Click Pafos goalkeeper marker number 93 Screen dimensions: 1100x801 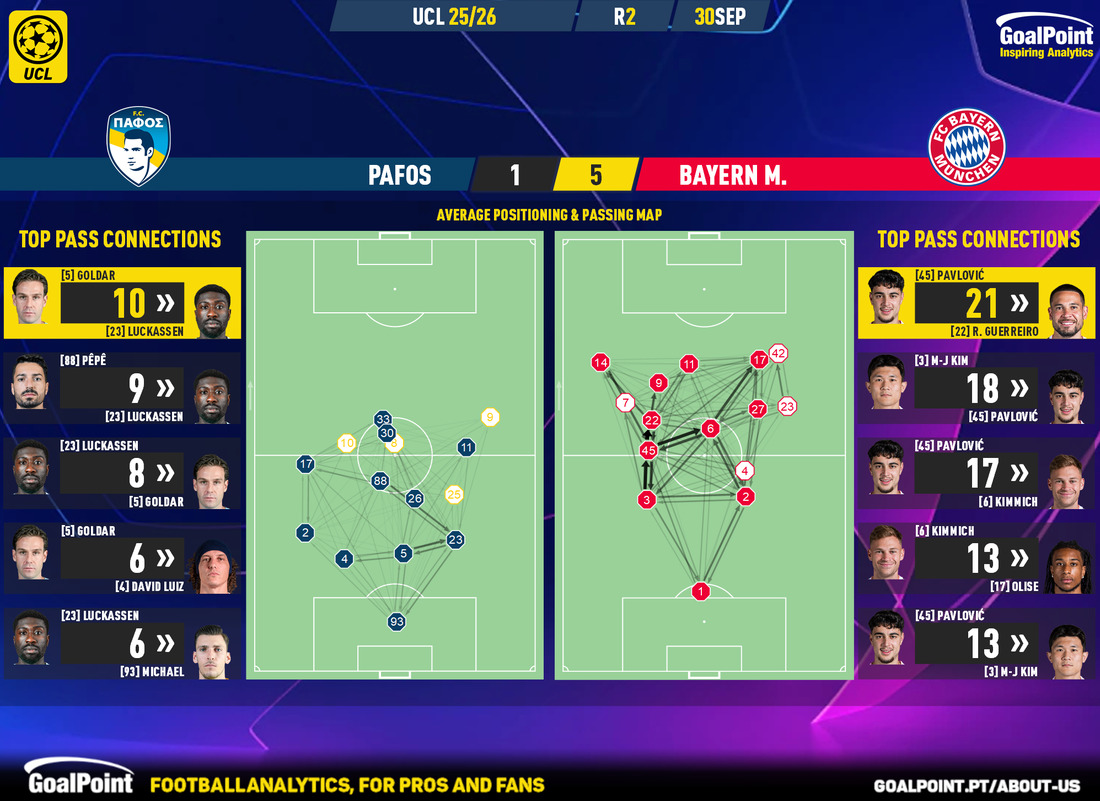tap(397, 622)
